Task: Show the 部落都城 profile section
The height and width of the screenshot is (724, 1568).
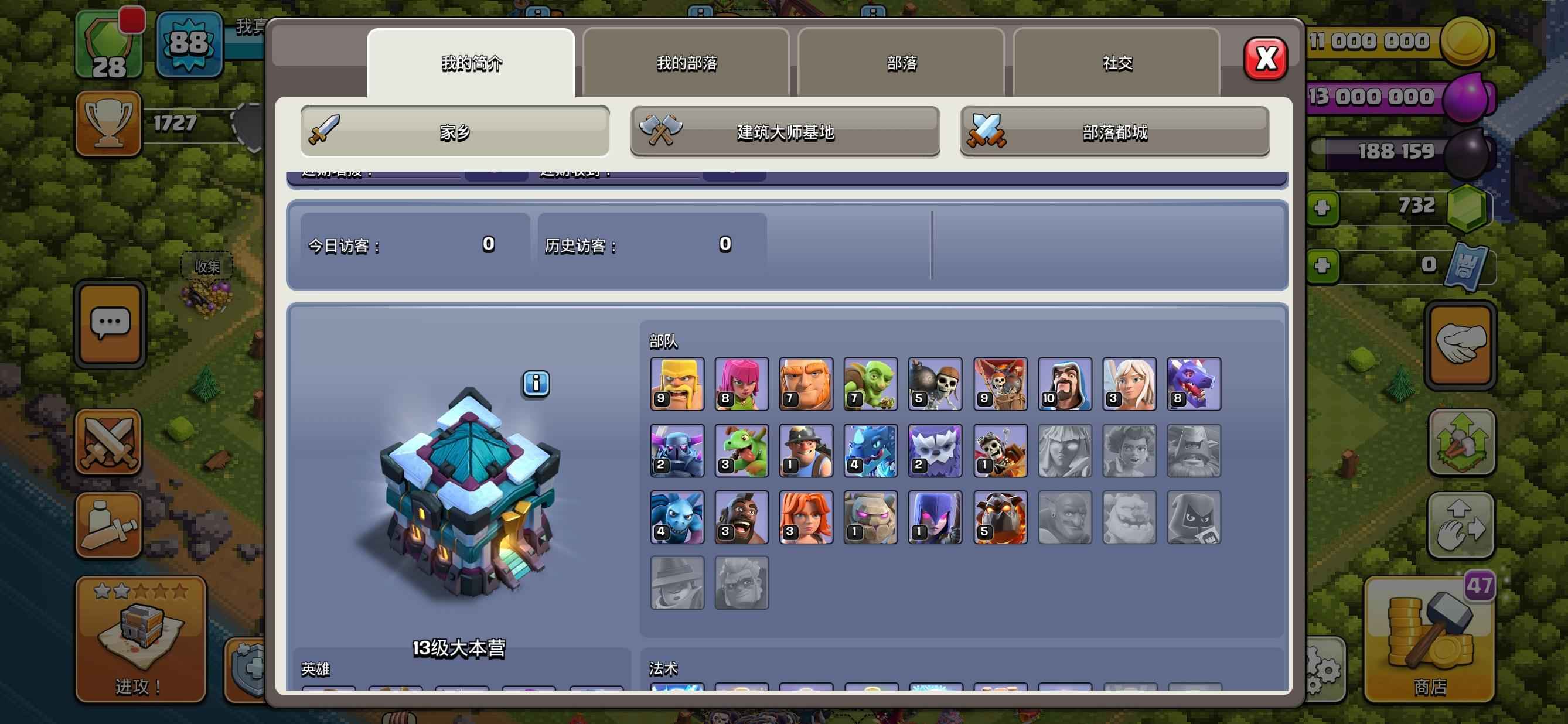Action: coord(1114,131)
